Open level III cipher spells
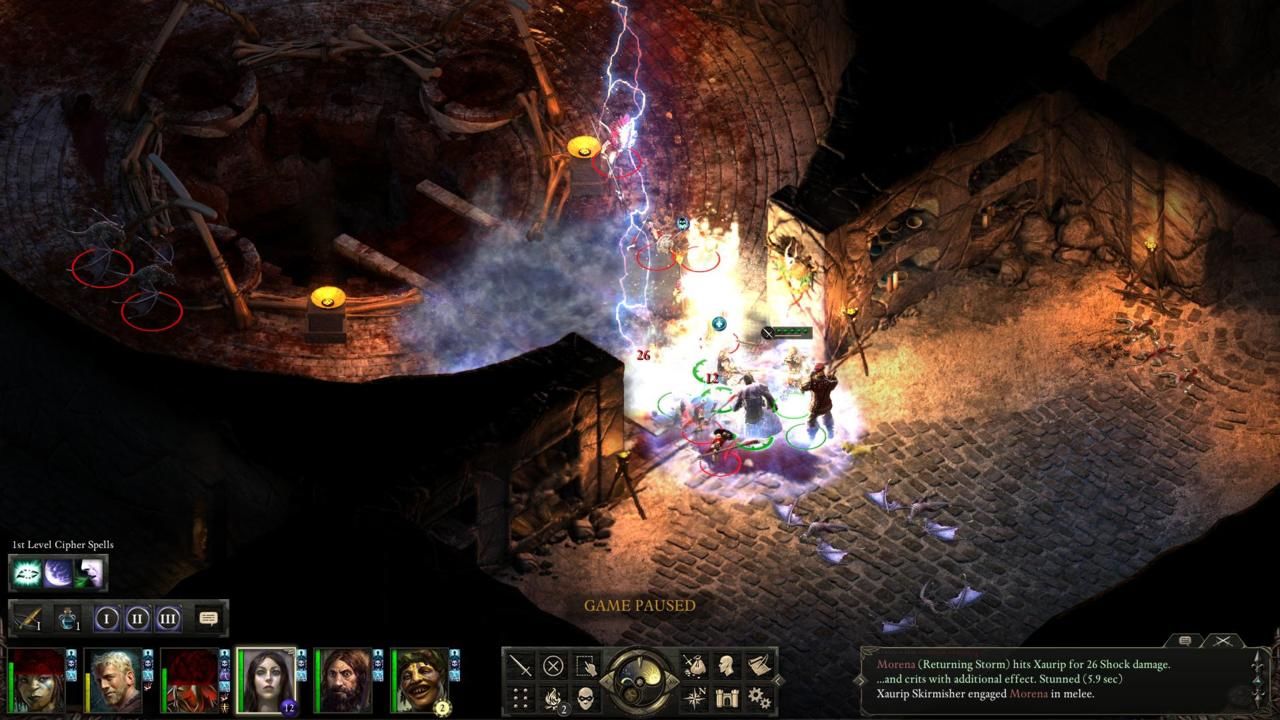Viewport: 1280px width, 720px height. click(x=168, y=619)
